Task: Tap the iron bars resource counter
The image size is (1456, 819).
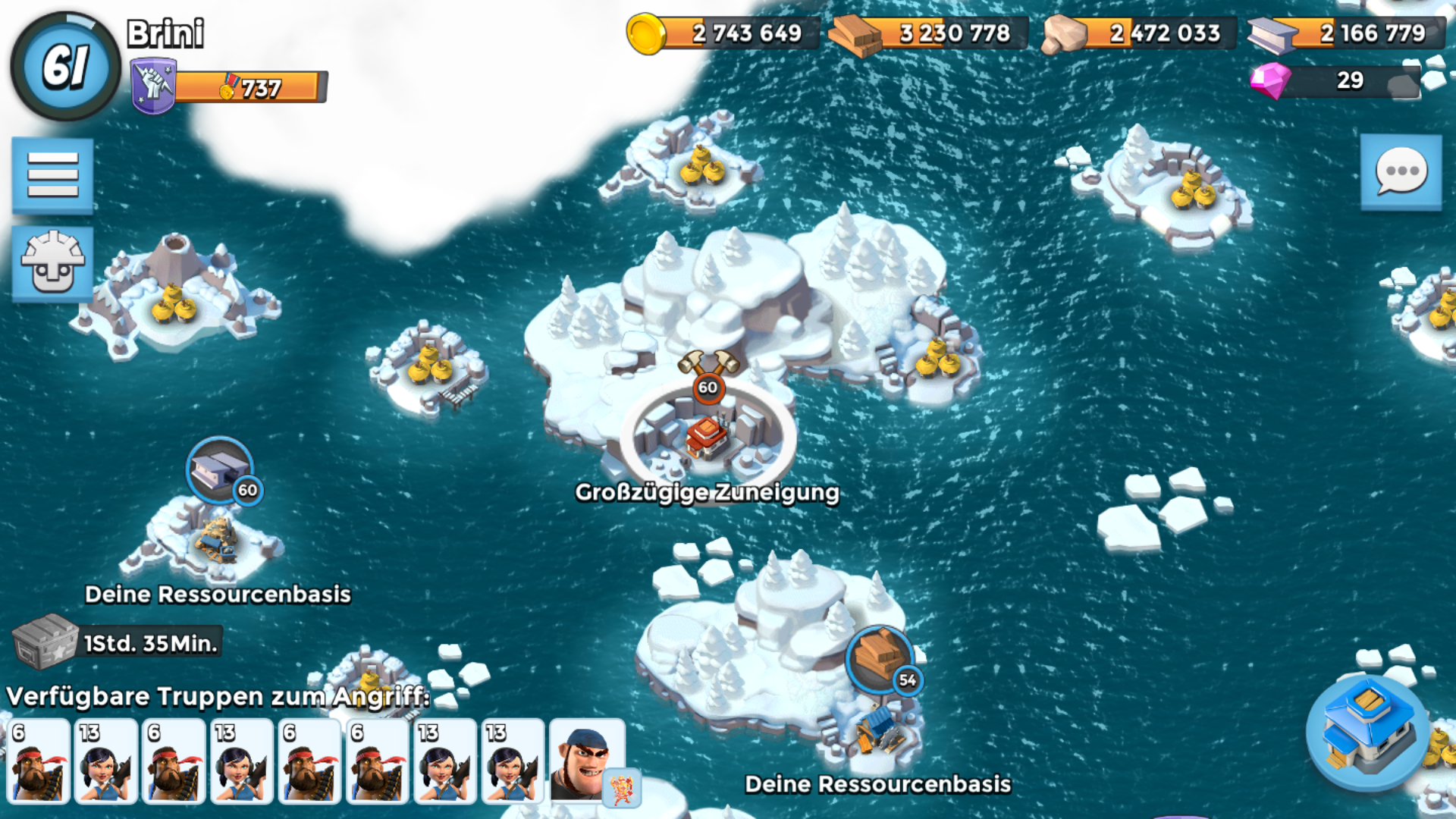Action: click(x=1347, y=33)
